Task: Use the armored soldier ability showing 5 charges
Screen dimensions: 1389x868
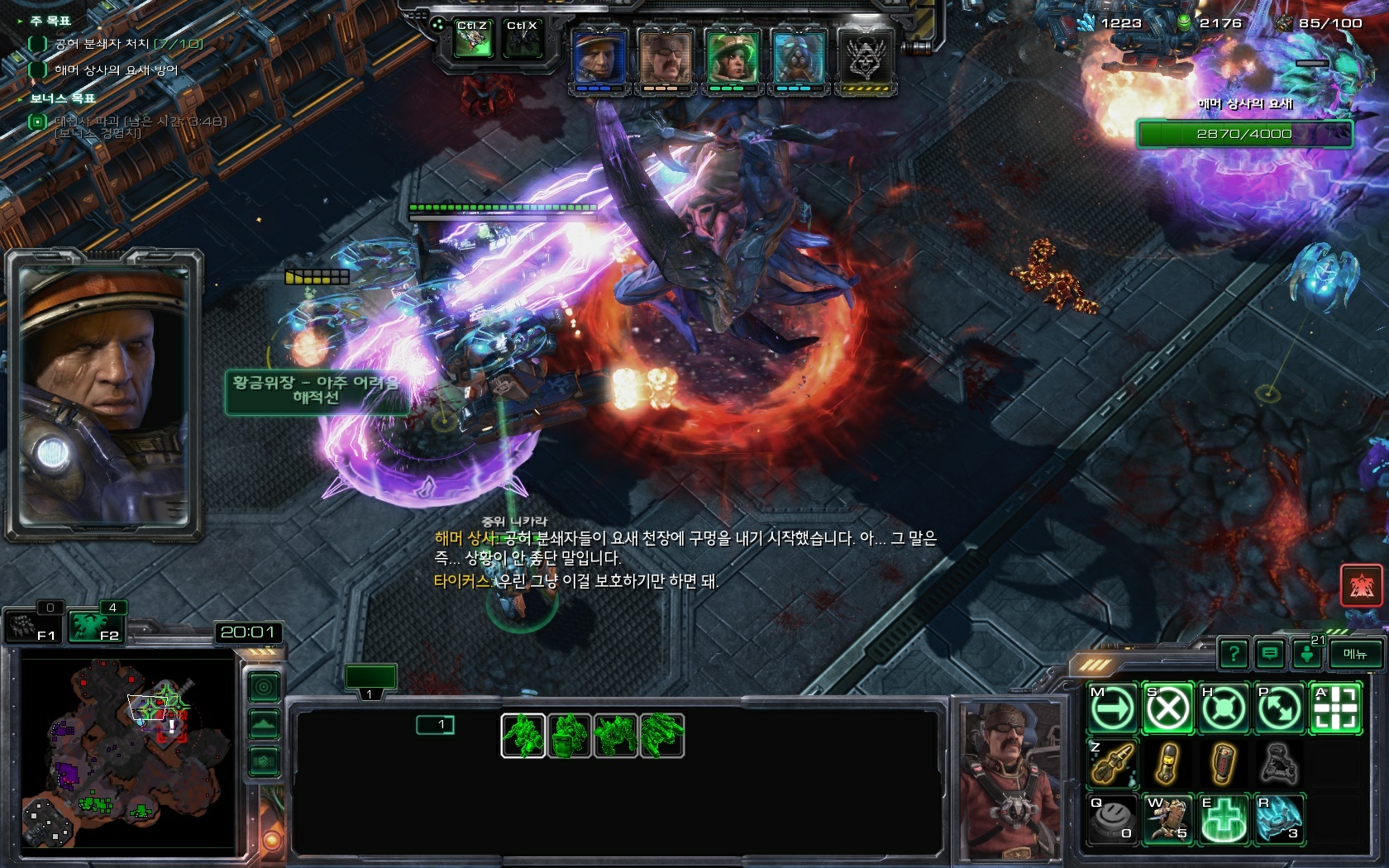Action: [1167, 819]
